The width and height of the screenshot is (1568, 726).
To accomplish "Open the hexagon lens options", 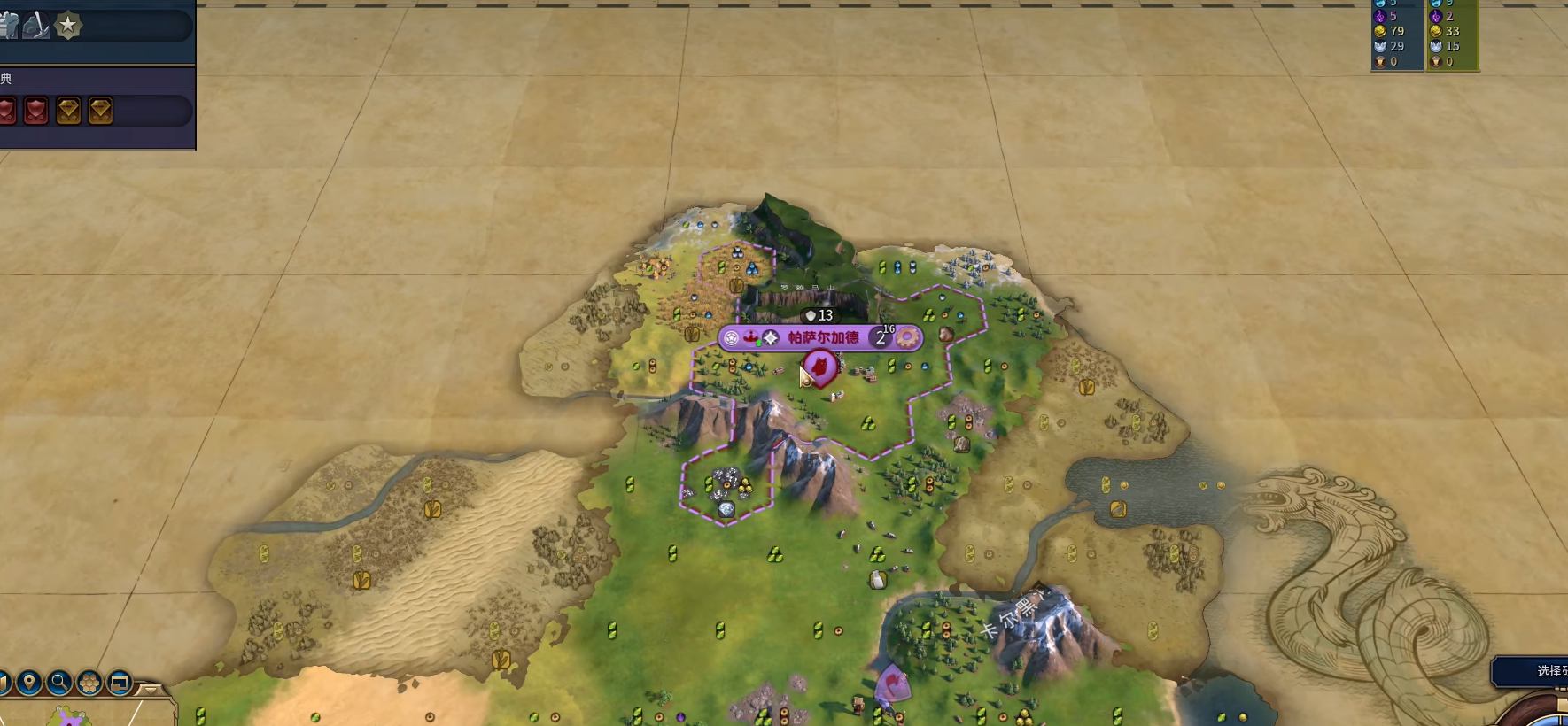I will (89, 683).
